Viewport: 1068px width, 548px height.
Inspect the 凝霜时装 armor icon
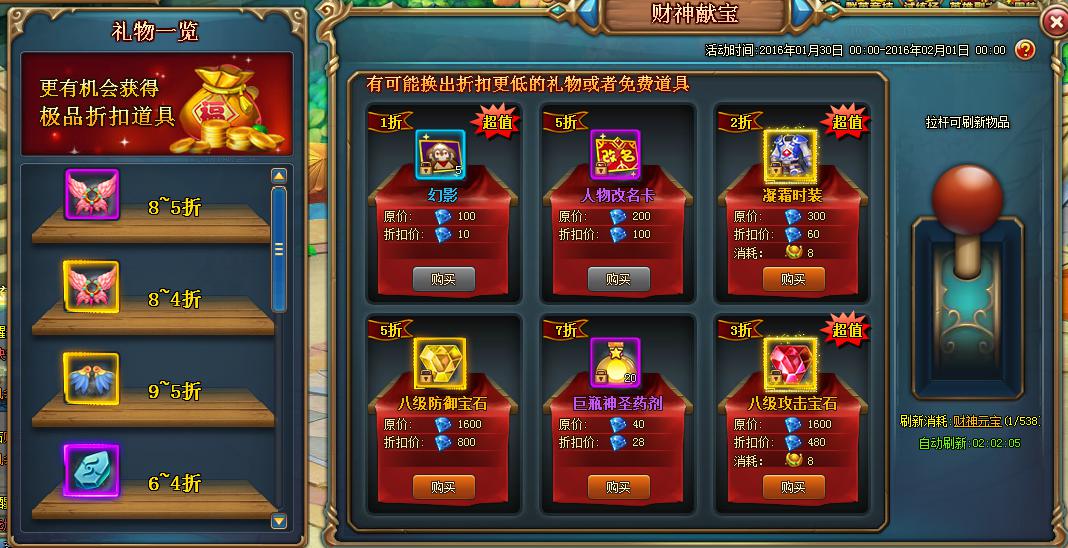tap(791, 155)
